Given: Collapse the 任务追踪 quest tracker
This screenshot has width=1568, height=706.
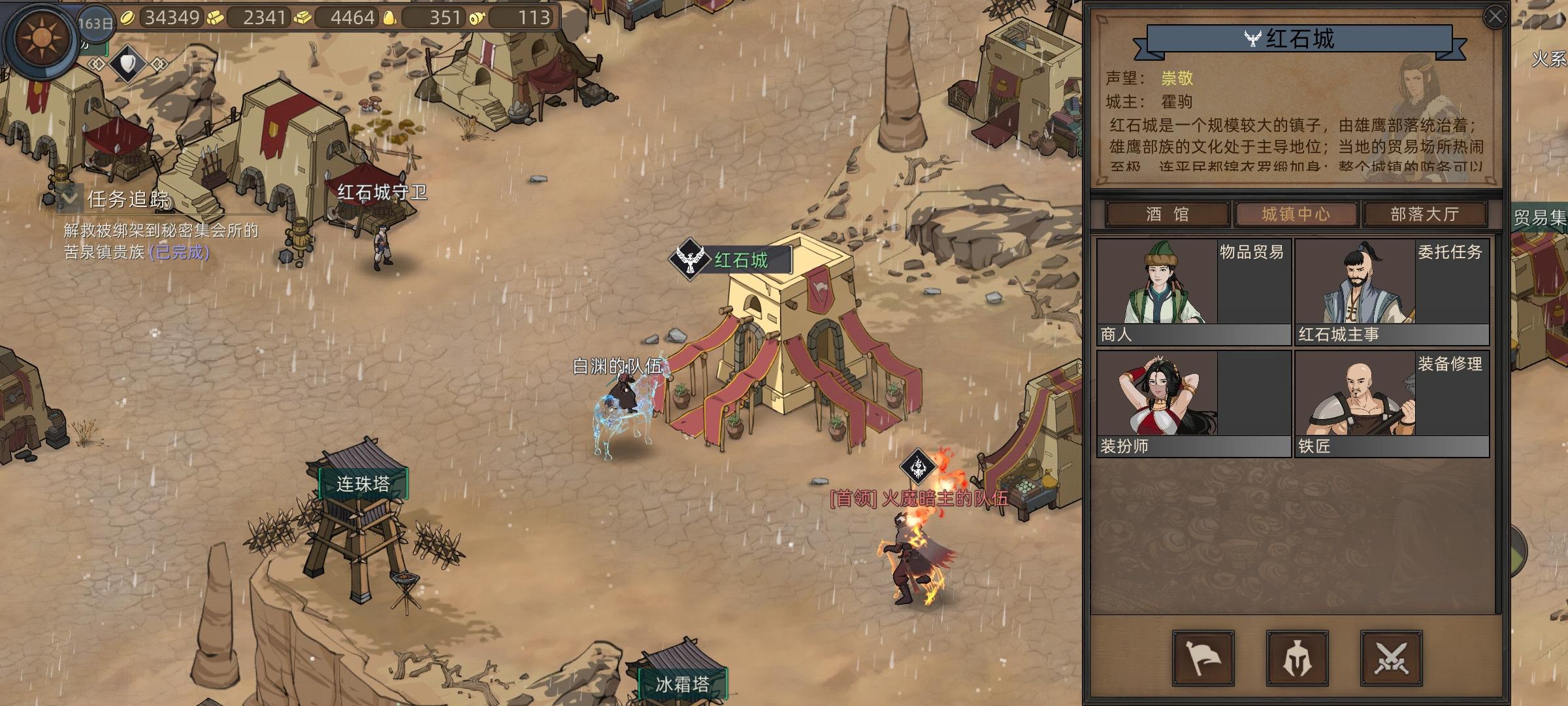Looking at the screenshot, I should (69, 197).
